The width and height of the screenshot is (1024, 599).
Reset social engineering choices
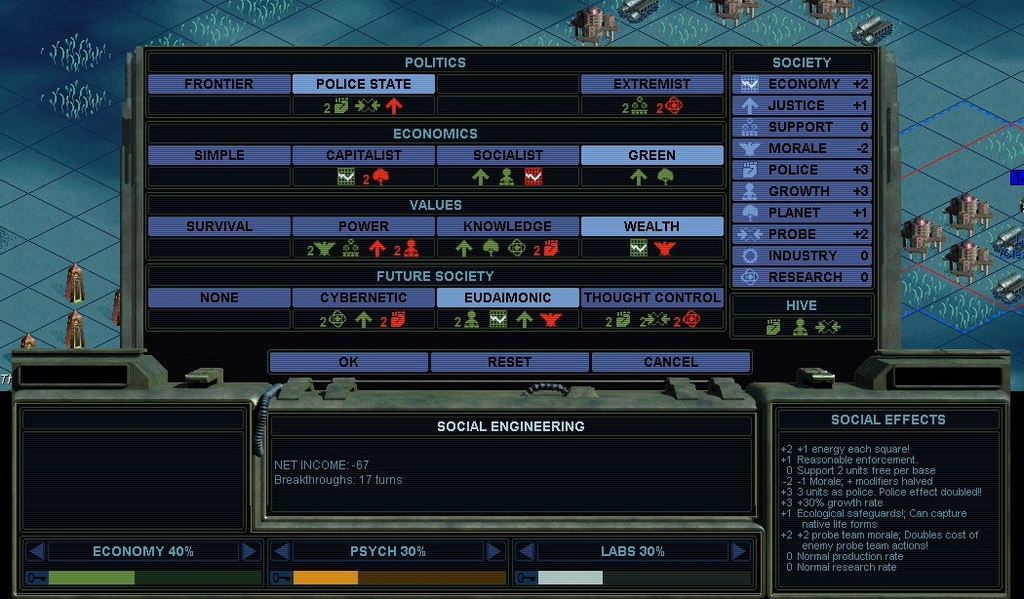point(509,362)
